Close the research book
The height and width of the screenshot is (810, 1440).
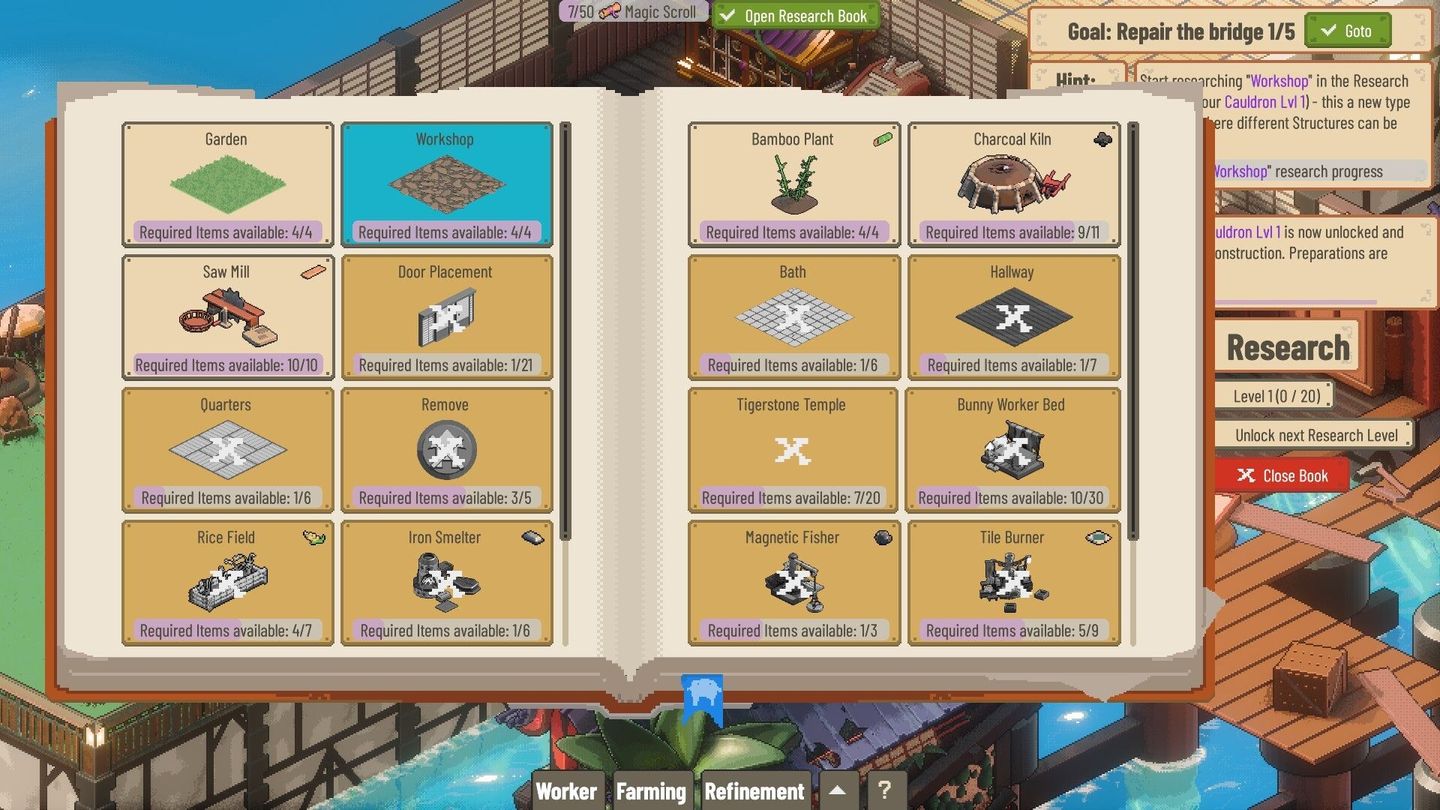(x=1281, y=475)
